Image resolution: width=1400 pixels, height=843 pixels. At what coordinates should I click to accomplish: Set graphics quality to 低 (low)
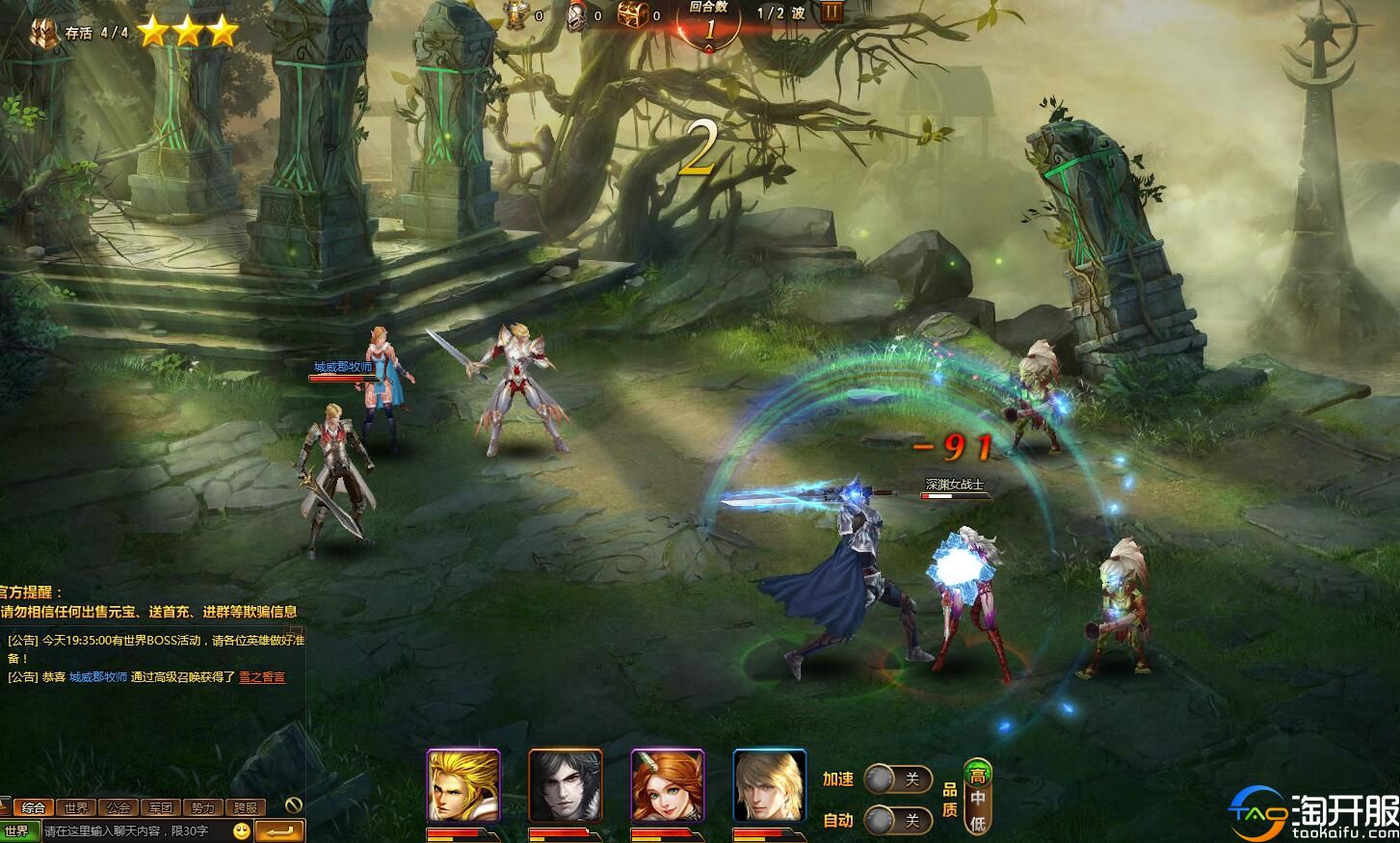coord(978,823)
